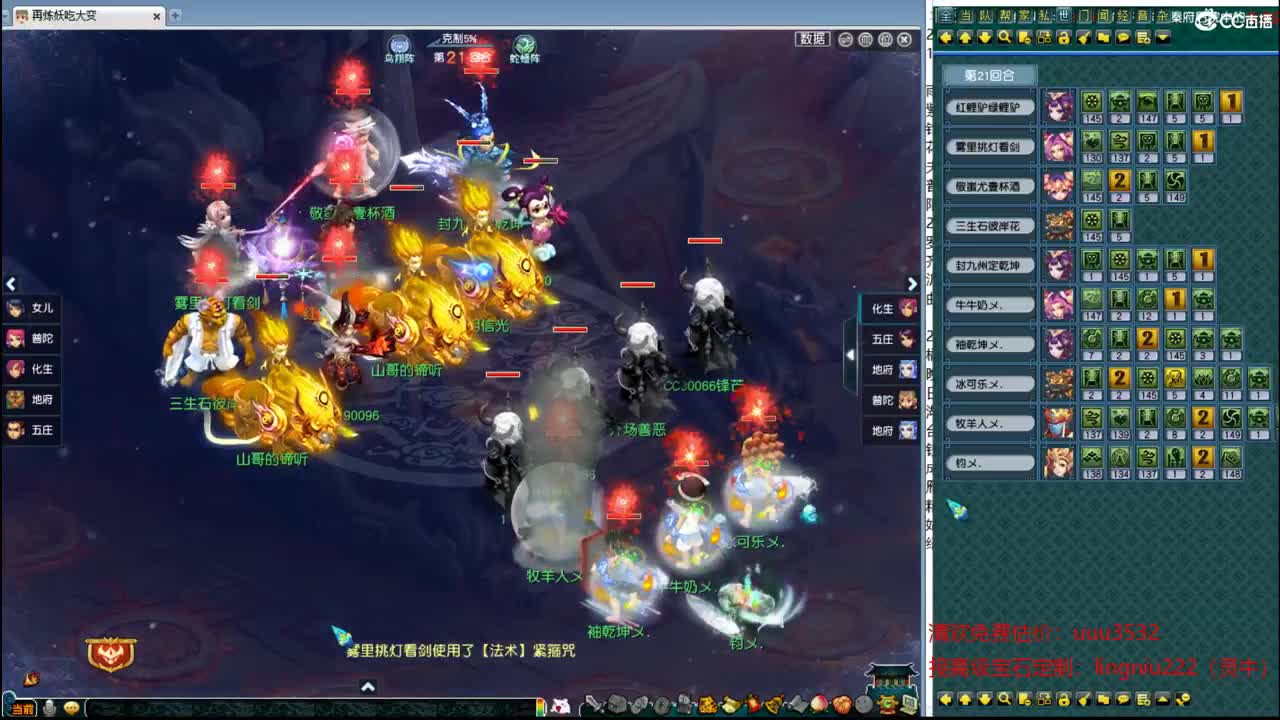Click the golden bell item icon on the bottom toolbar
Viewport: 1280px width, 720px height.
coord(772,707)
